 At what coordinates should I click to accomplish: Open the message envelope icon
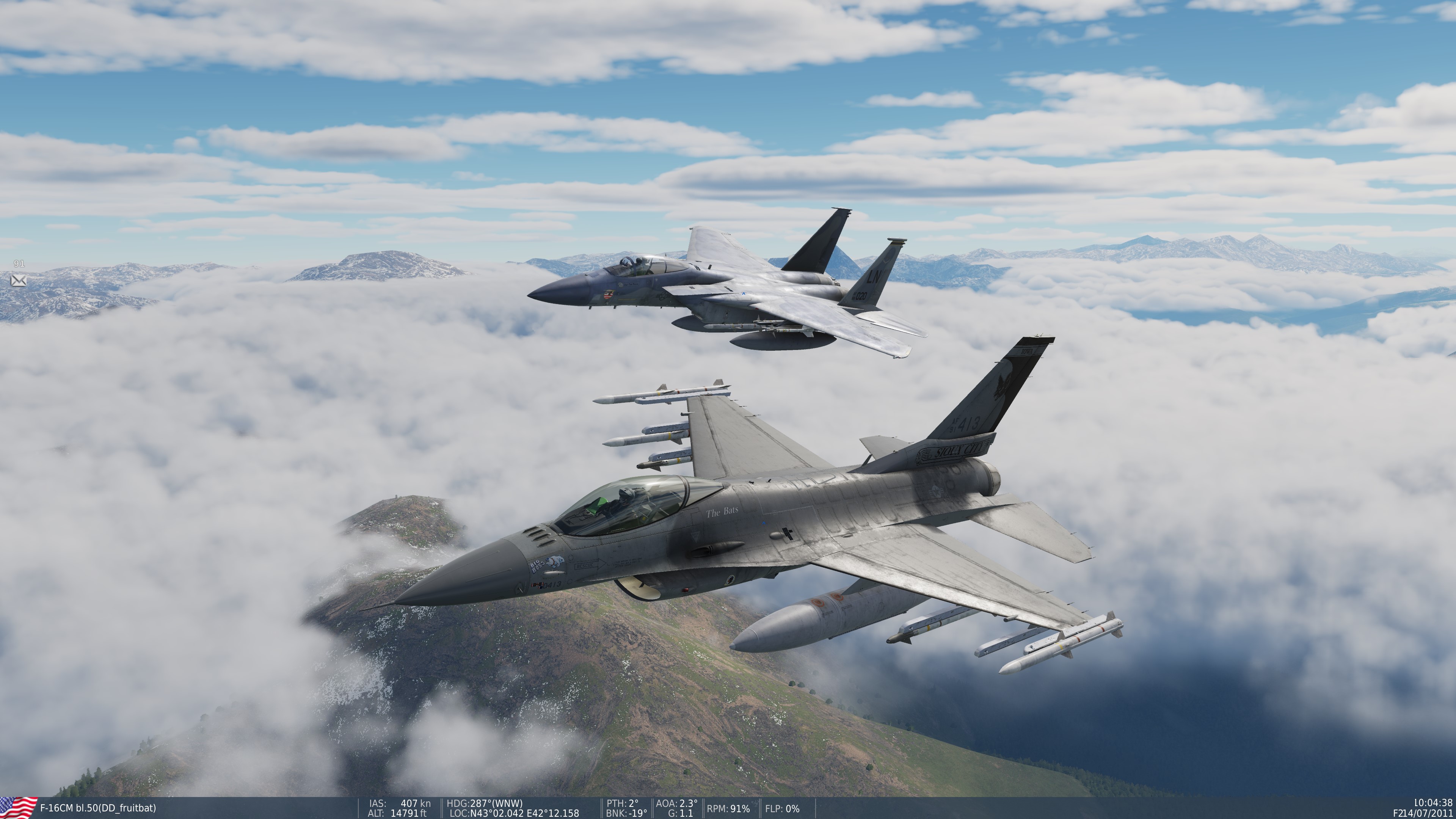pos(19,280)
